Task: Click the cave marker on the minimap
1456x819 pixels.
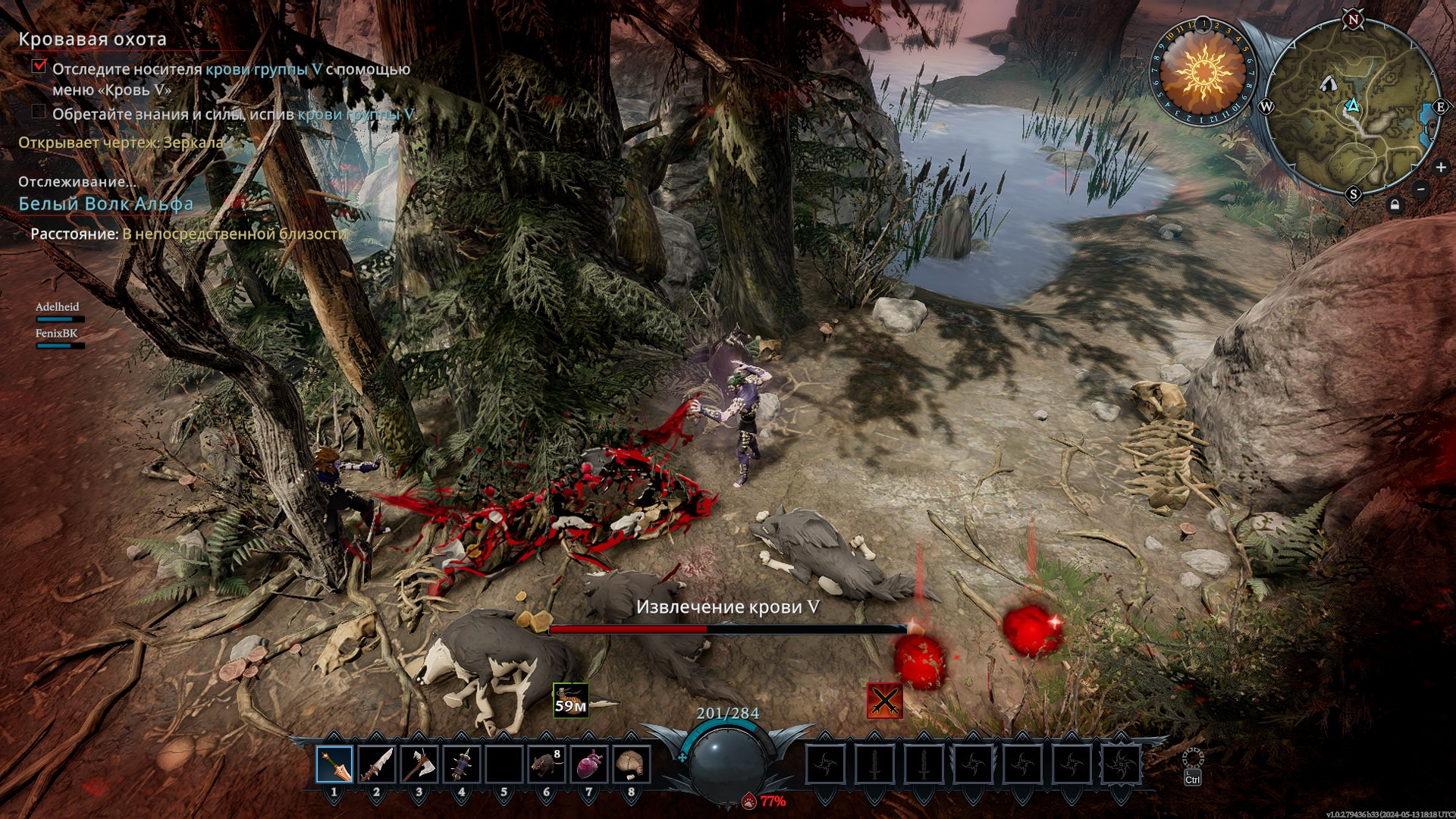Action: click(1328, 83)
